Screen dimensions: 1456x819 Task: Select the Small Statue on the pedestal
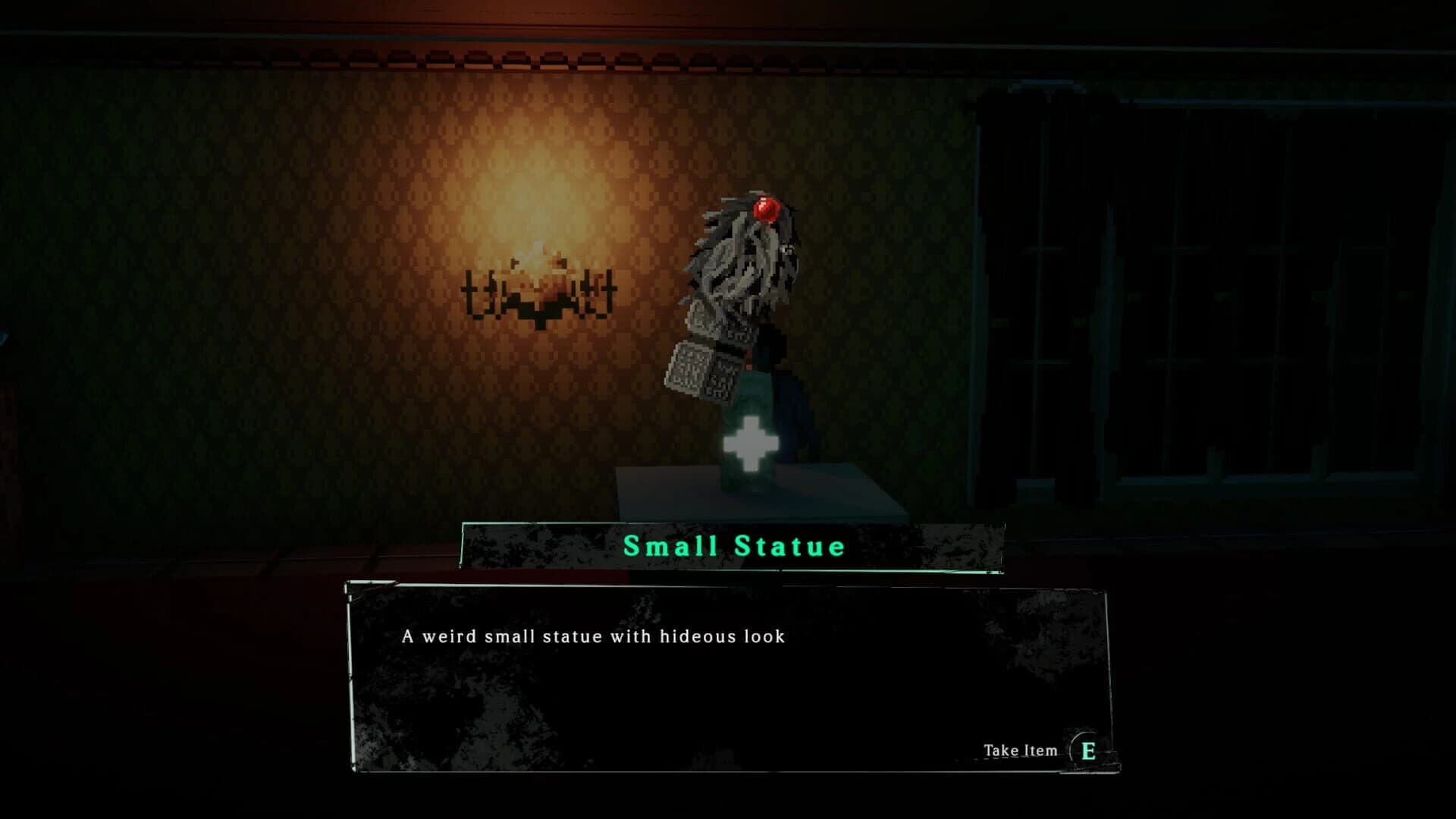[x=739, y=318]
